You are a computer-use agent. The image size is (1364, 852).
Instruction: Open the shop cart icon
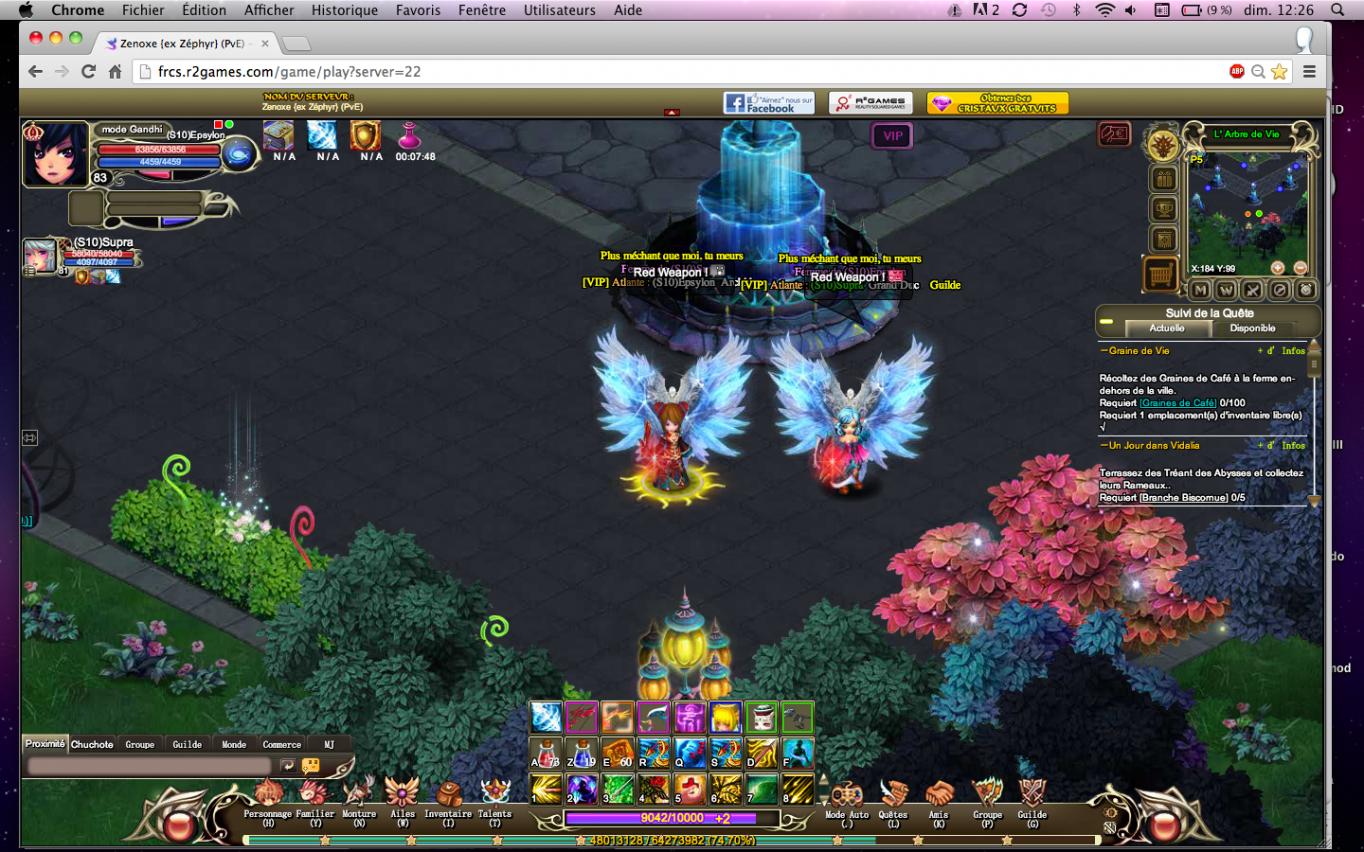click(1160, 273)
